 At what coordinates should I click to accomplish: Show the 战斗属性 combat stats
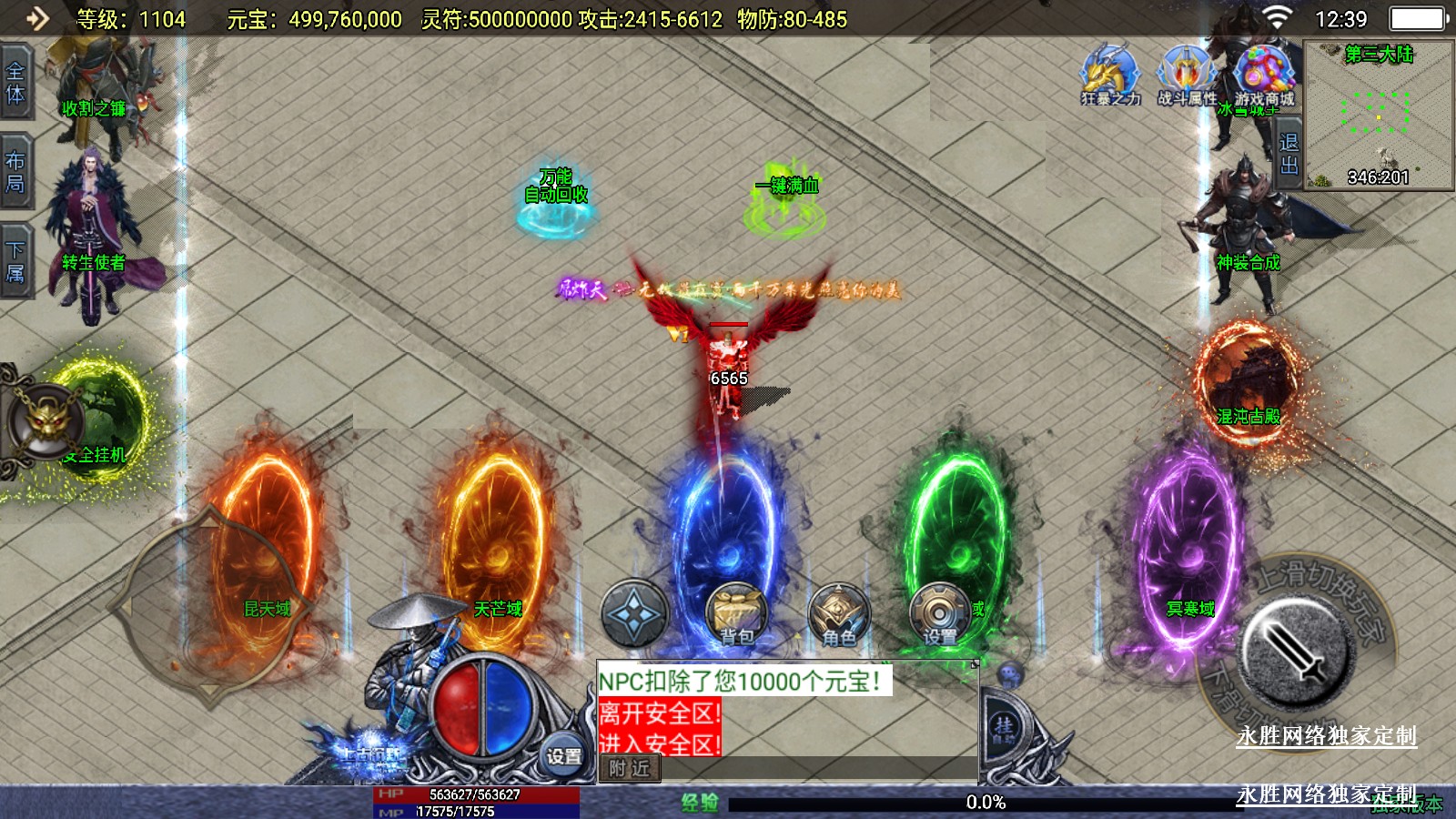[1187, 76]
